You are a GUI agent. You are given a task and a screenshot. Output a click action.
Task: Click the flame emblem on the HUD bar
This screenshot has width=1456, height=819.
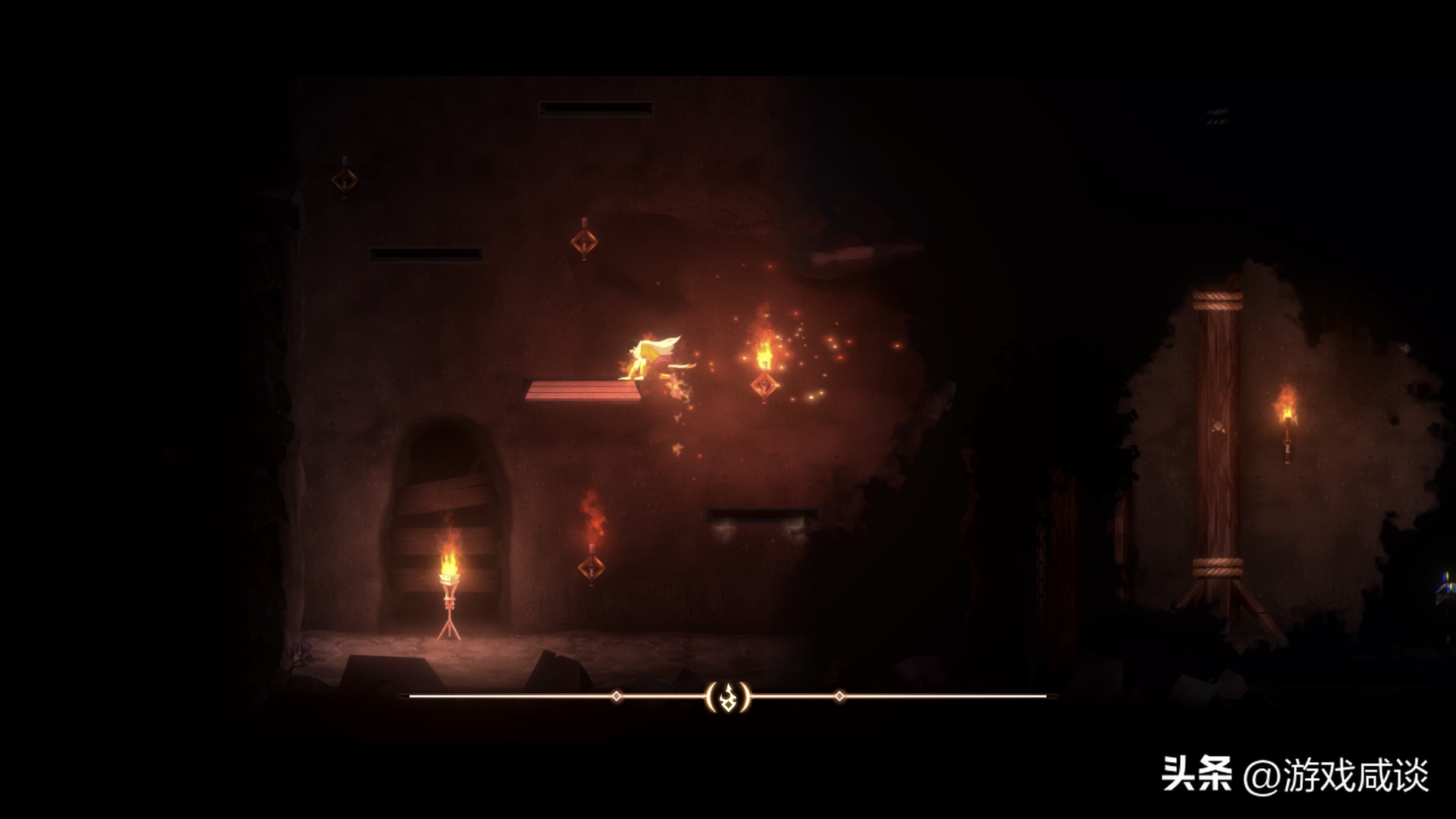(728, 696)
